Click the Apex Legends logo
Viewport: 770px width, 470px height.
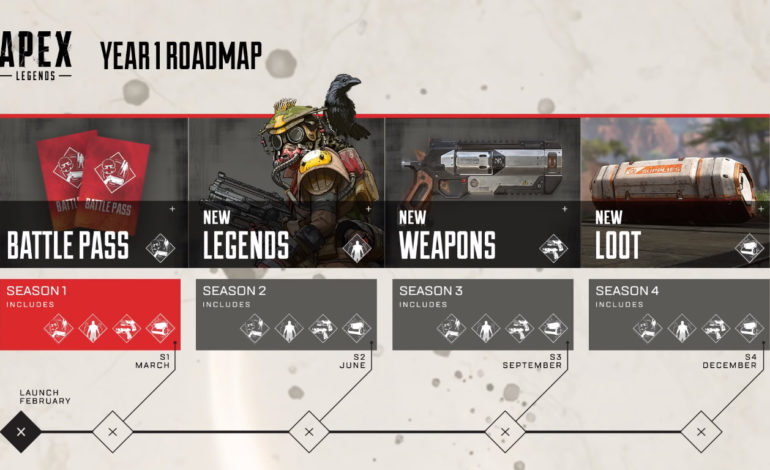(37, 55)
